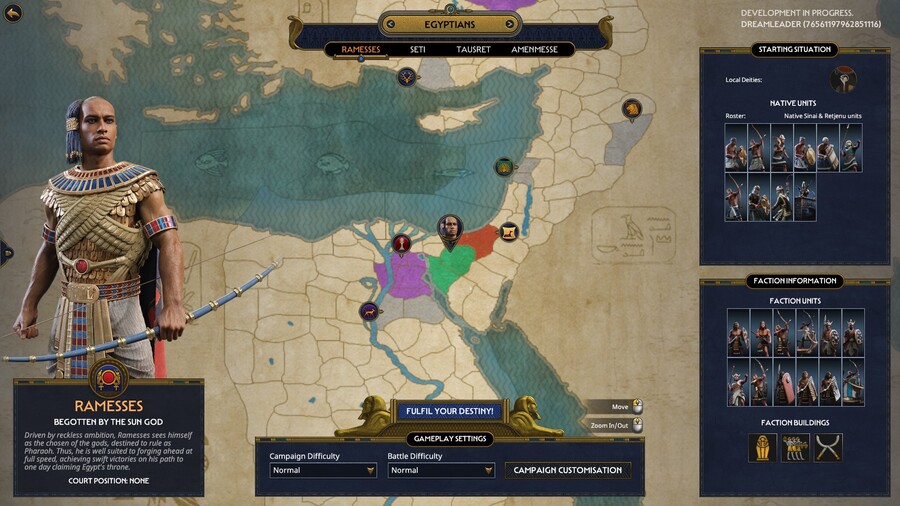Open Campaign Customisation options
The width and height of the screenshot is (900, 506).
pos(567,470)
